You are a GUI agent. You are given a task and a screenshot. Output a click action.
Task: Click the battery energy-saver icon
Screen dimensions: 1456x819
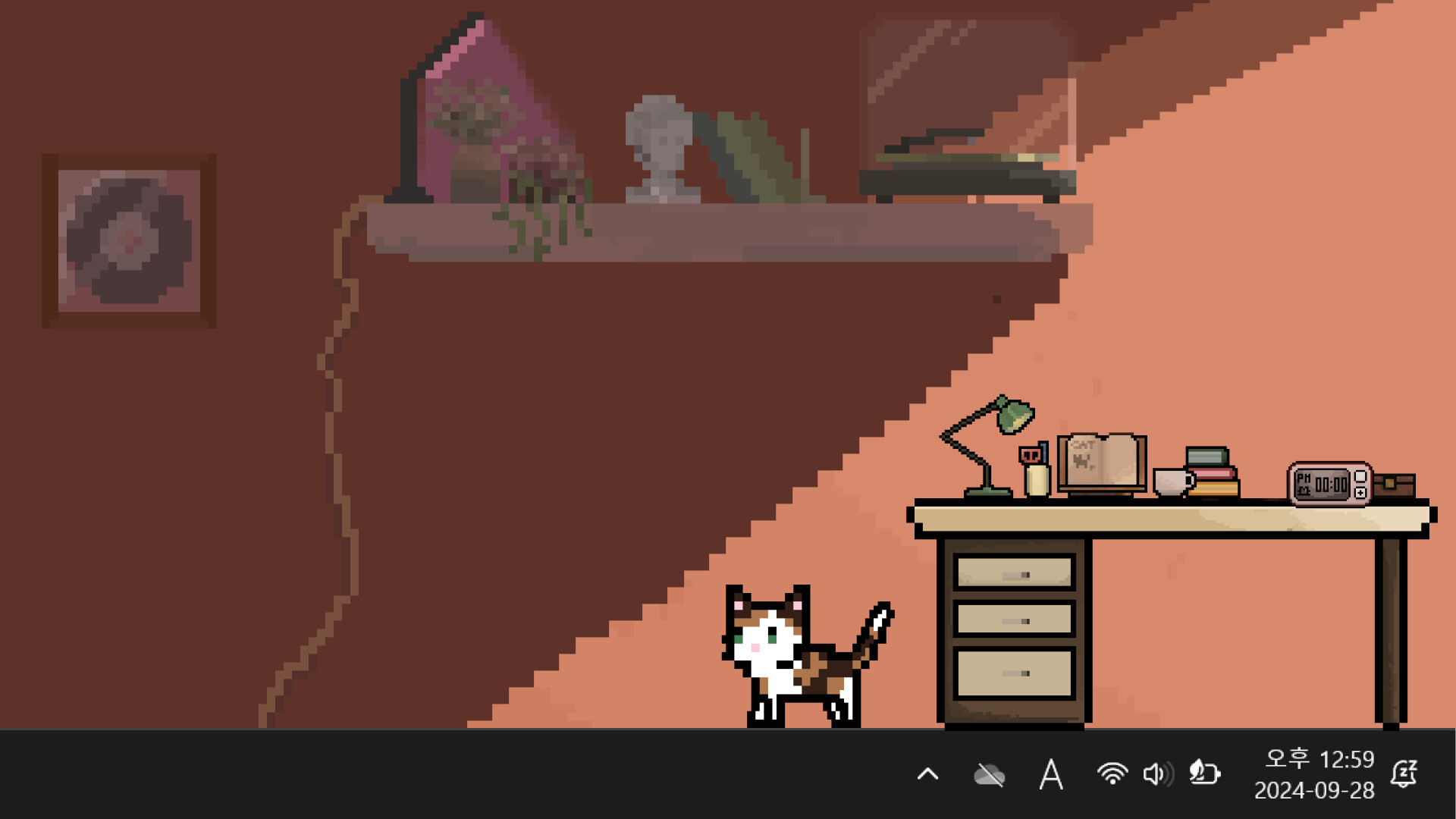coord(1203,774)
